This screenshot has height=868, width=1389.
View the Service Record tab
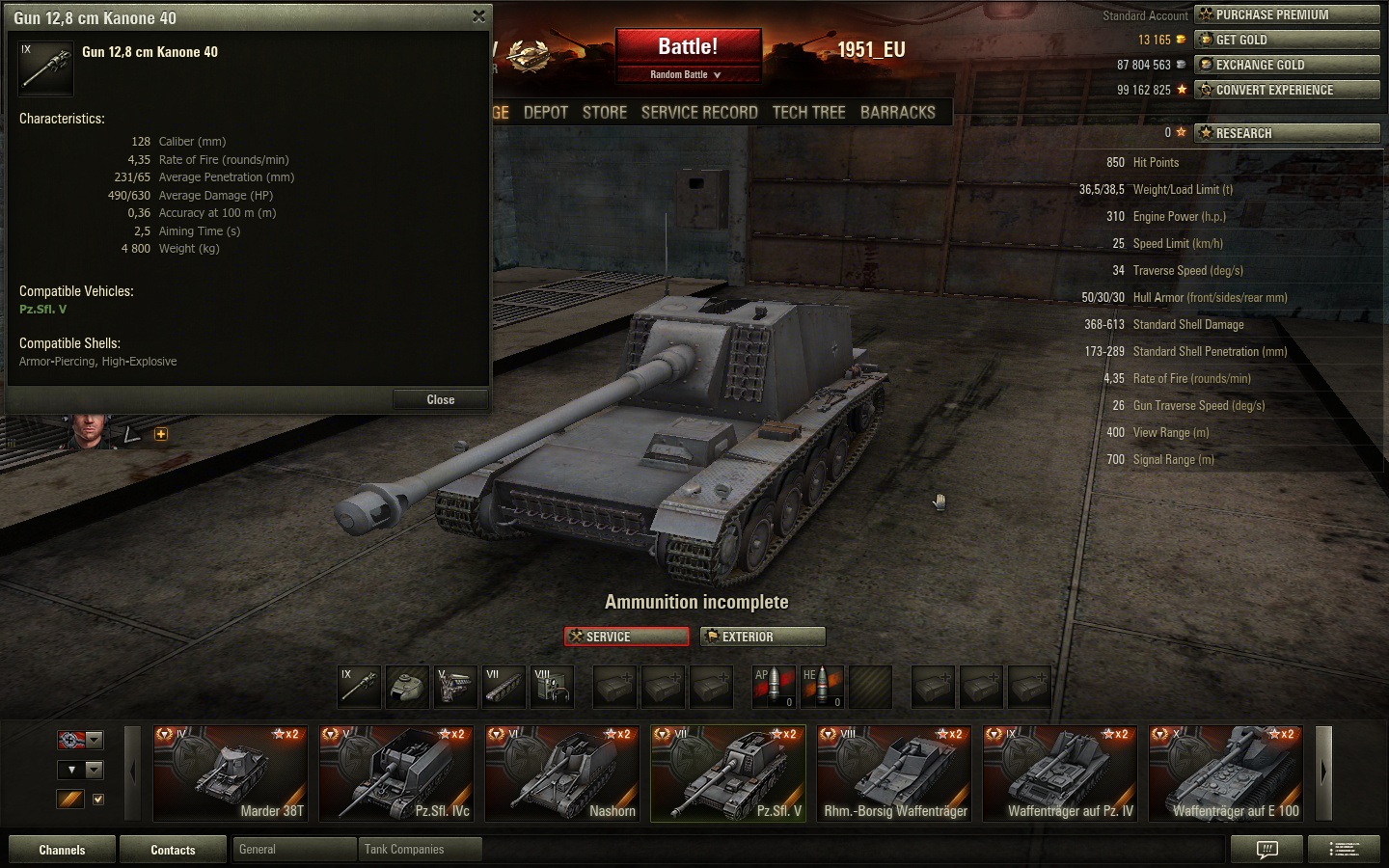tap(699, 112)
